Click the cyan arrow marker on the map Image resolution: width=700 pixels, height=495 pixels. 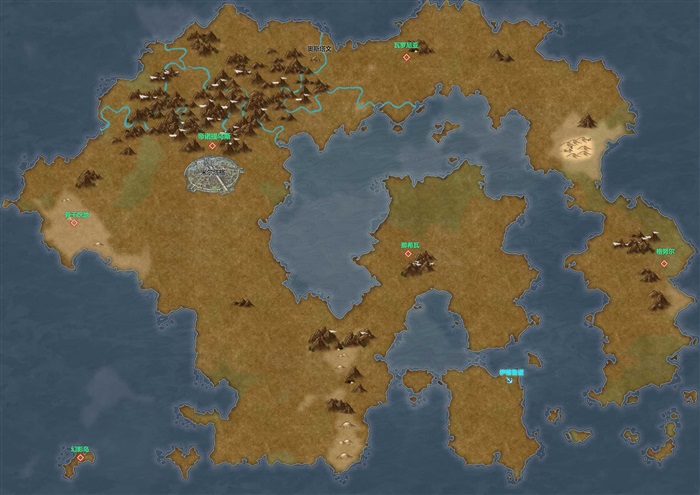coord(509,380)
